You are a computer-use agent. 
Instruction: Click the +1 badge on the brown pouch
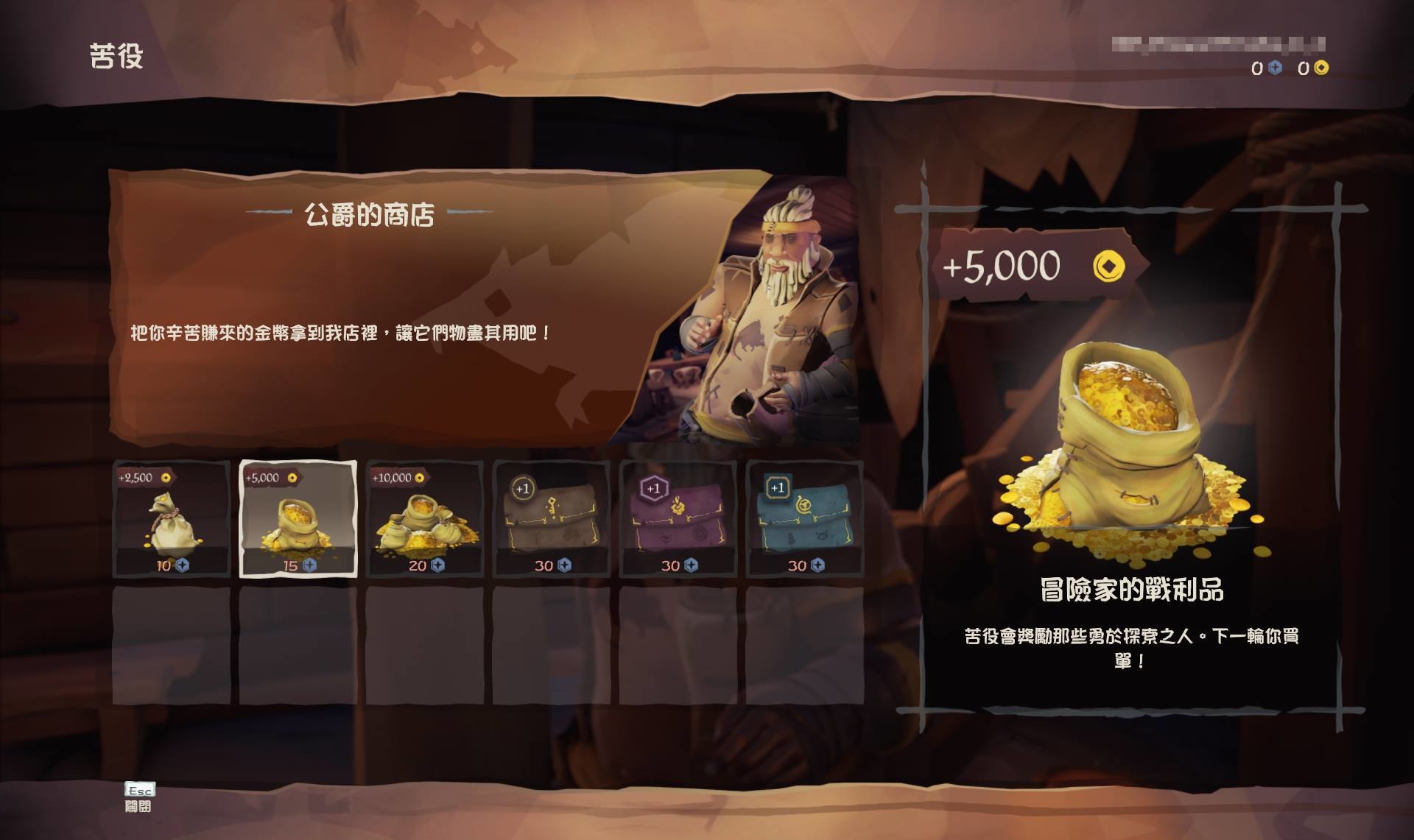pyautogui.click(x=524, y=487)
